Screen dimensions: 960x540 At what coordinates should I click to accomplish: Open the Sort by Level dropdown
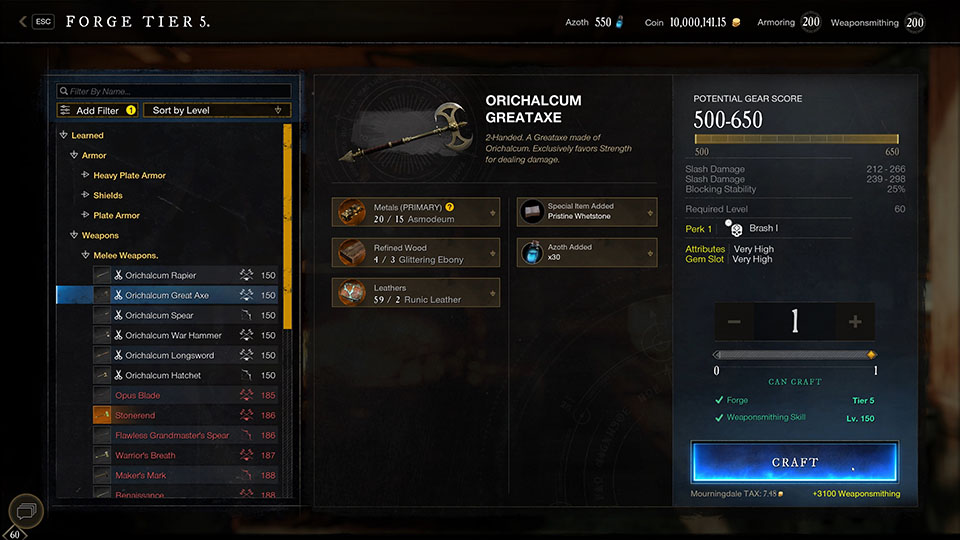coord(218,110)
